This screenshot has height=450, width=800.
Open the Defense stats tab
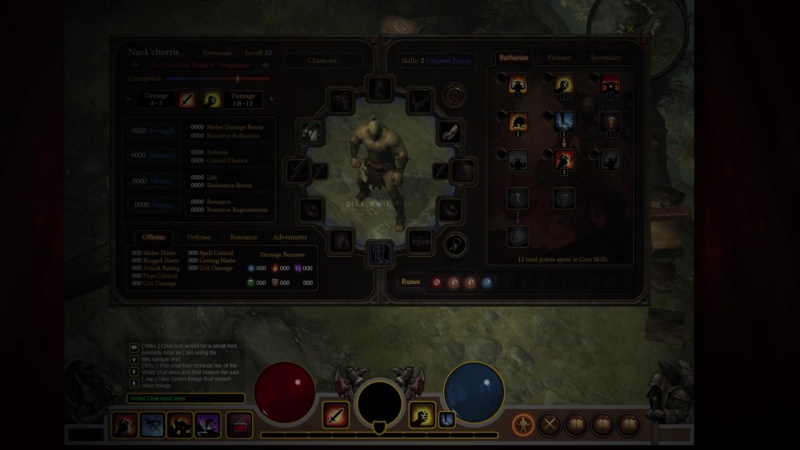coord(199,237)
